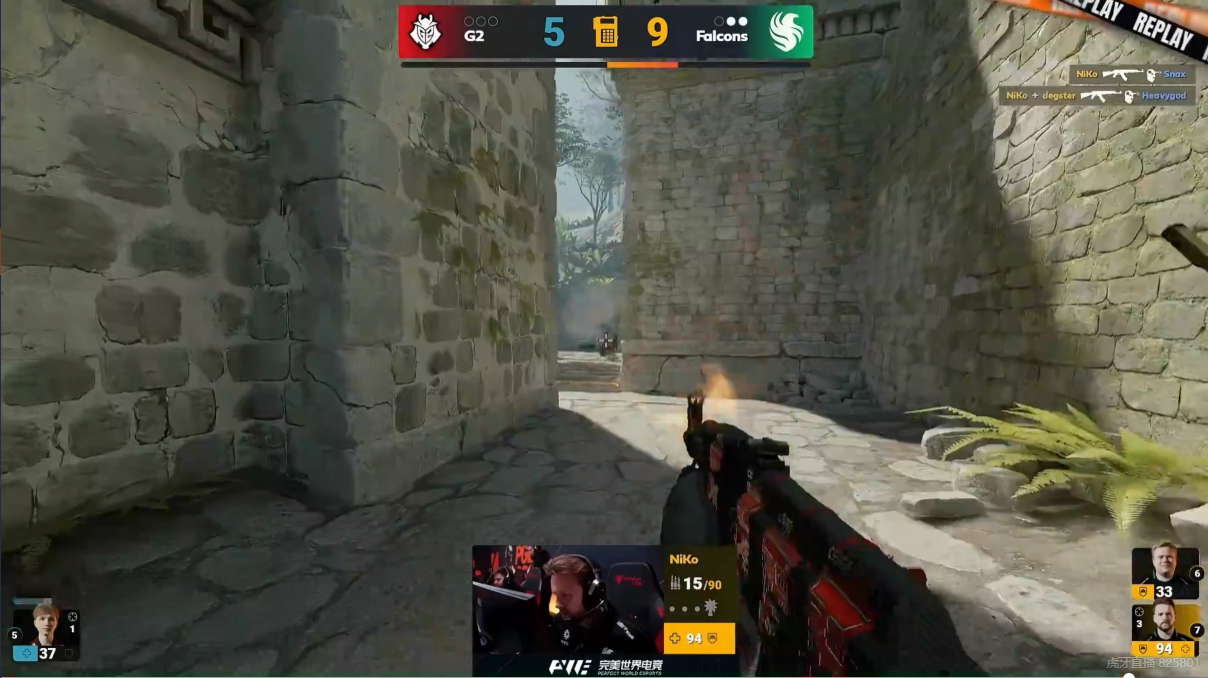Click the G2 team logo
The width and height of the screenshot is (1208, 678).
[x=426, y=32]
